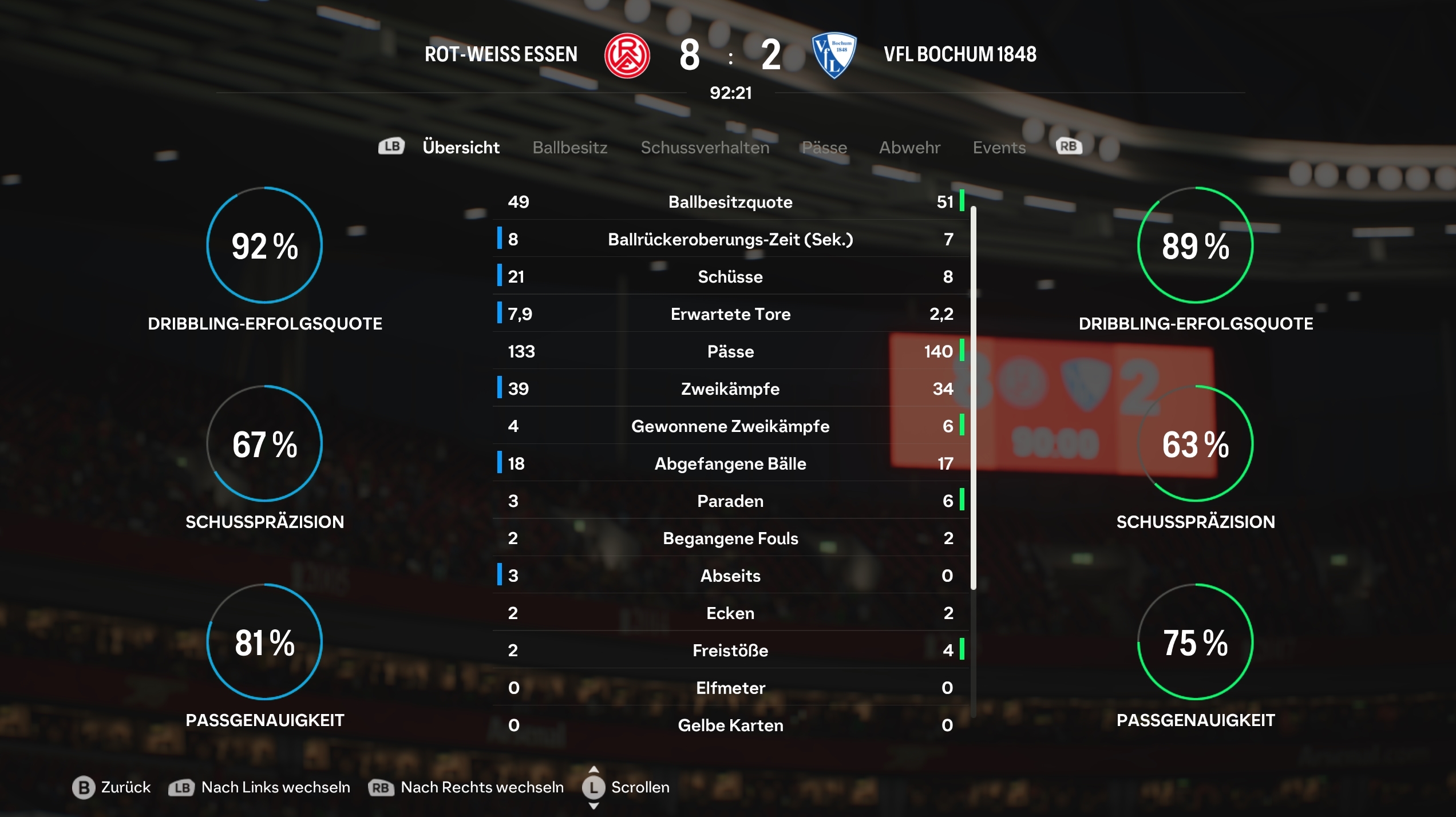
Task: Click the Gewonnene Zweikämpfe row
Action: tap(730, 426)
